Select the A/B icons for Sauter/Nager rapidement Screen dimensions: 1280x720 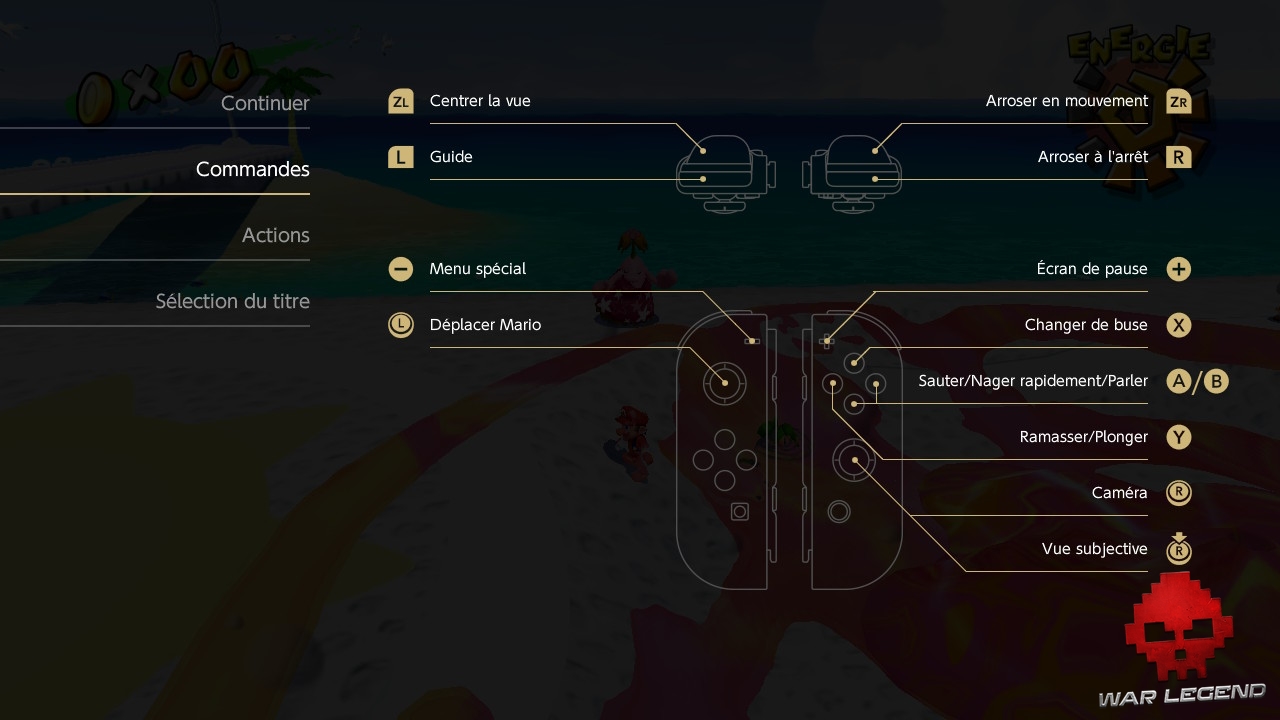coord(1197,381)
